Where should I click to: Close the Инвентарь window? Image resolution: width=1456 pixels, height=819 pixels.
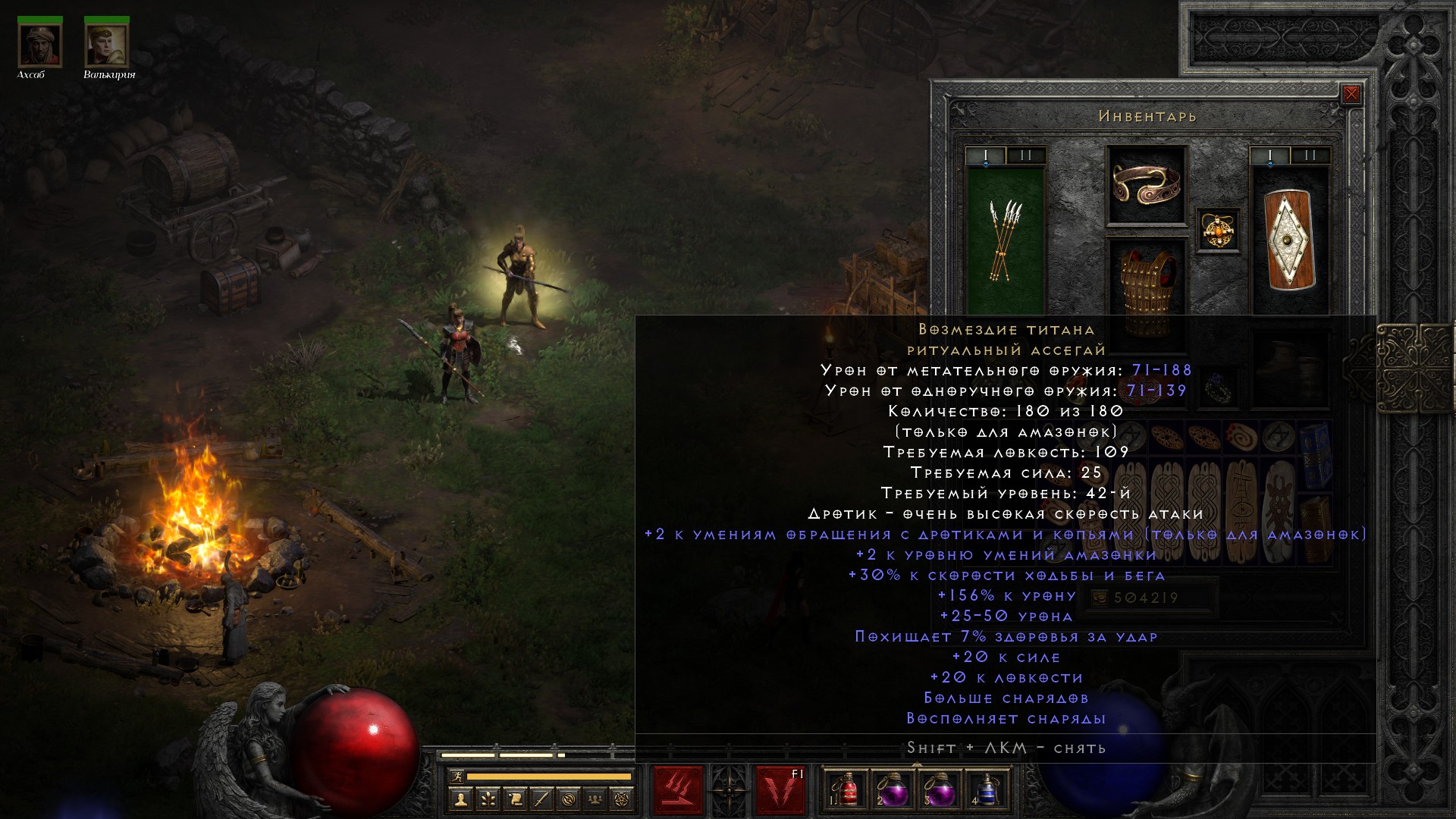coord(1351,94)
